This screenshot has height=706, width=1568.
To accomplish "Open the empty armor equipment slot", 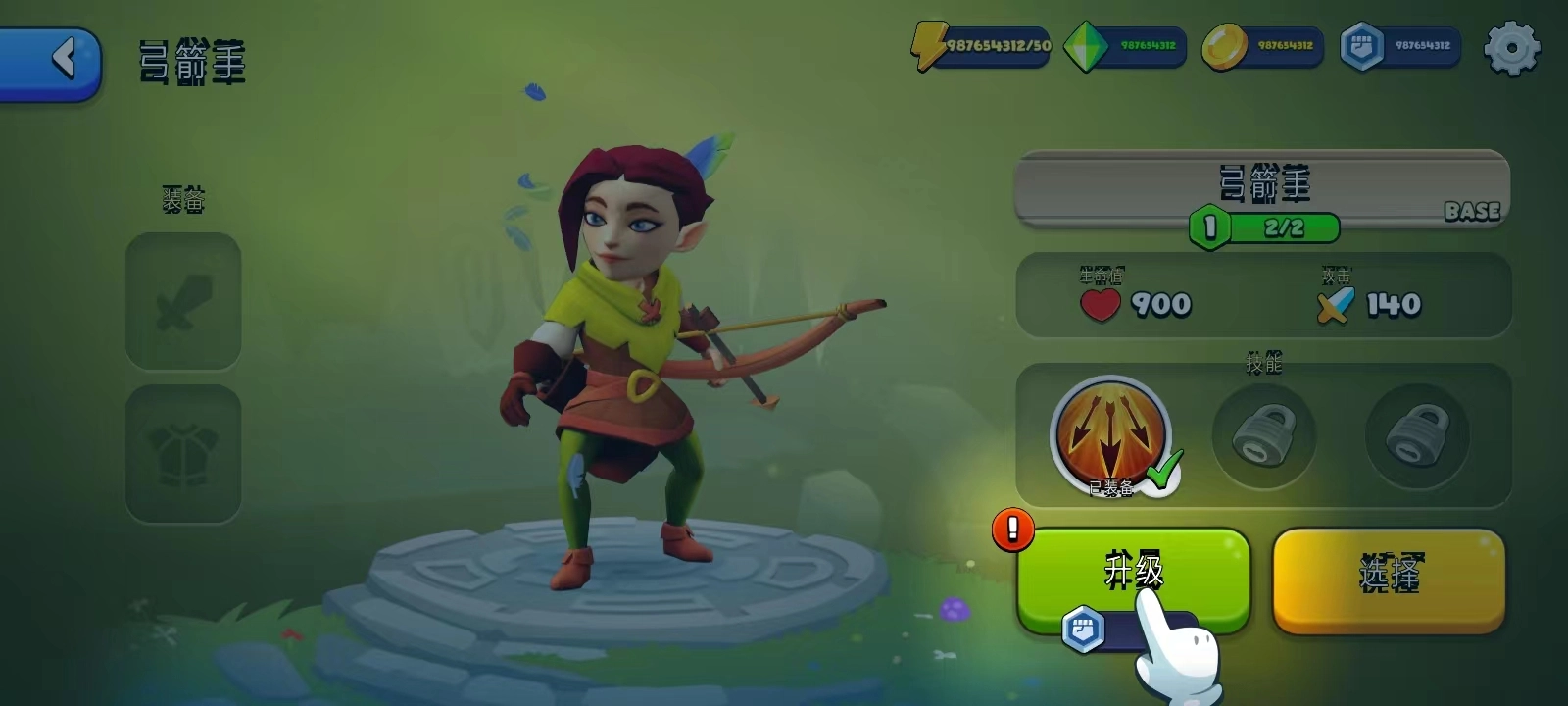I will 183,453.
